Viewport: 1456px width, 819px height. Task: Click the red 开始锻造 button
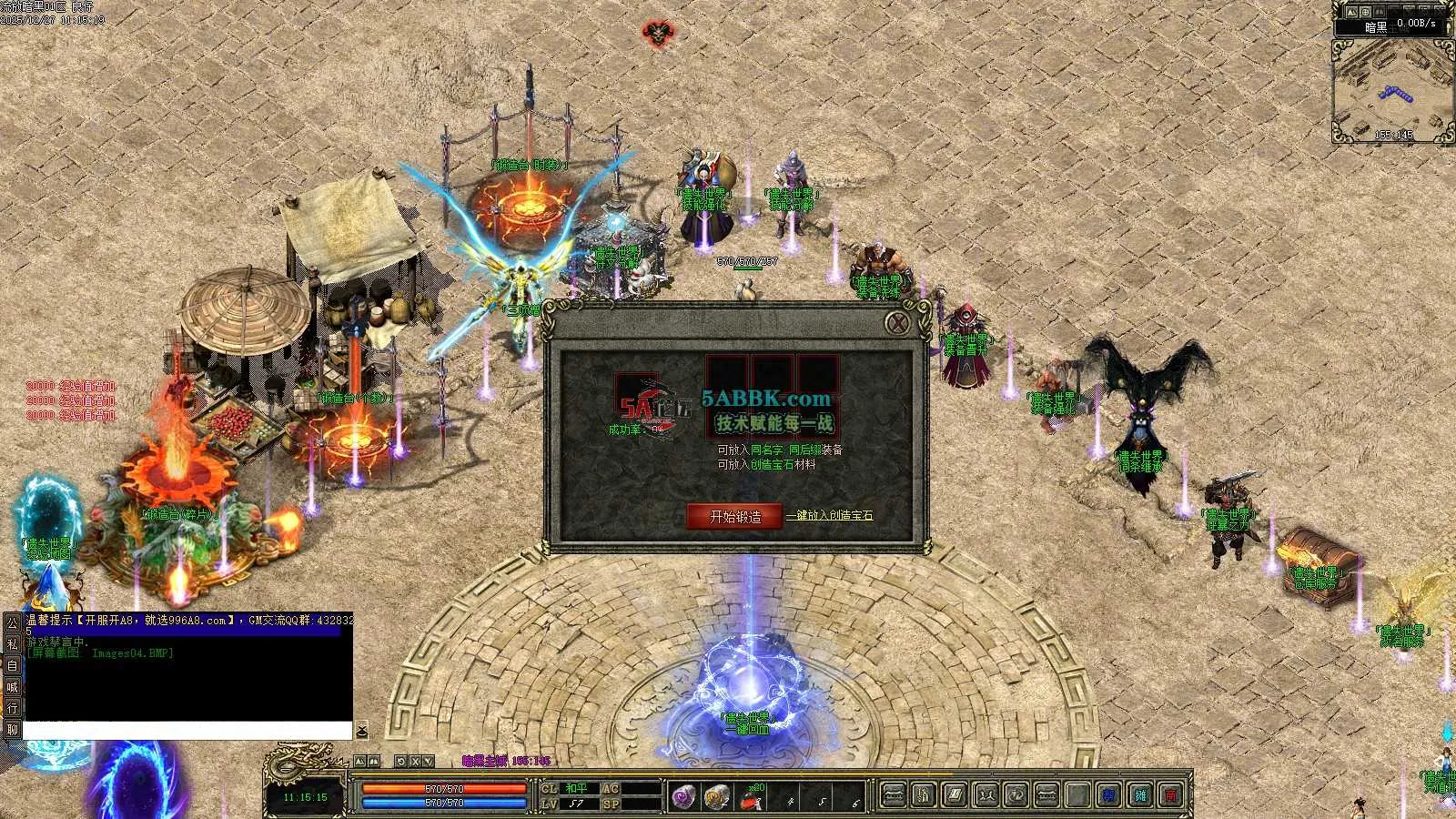click(x=734, y=516)
